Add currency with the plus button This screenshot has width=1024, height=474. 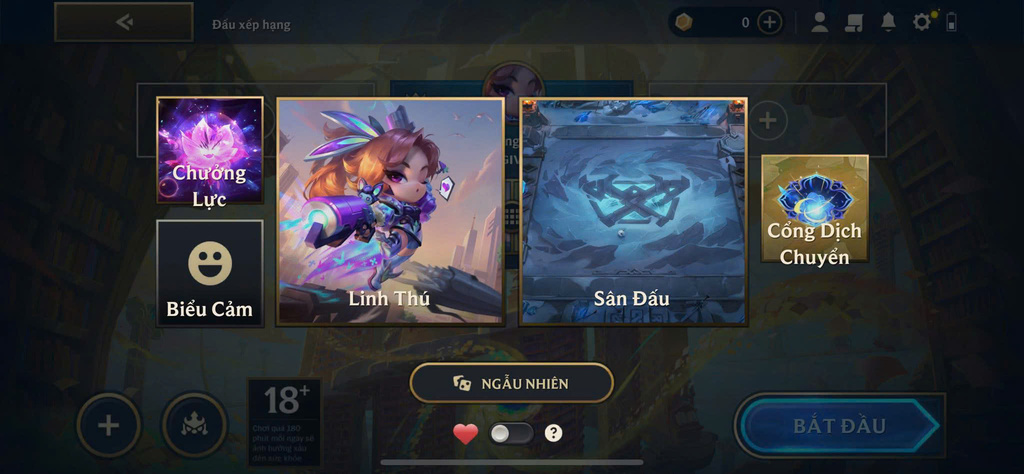(769, 22)
